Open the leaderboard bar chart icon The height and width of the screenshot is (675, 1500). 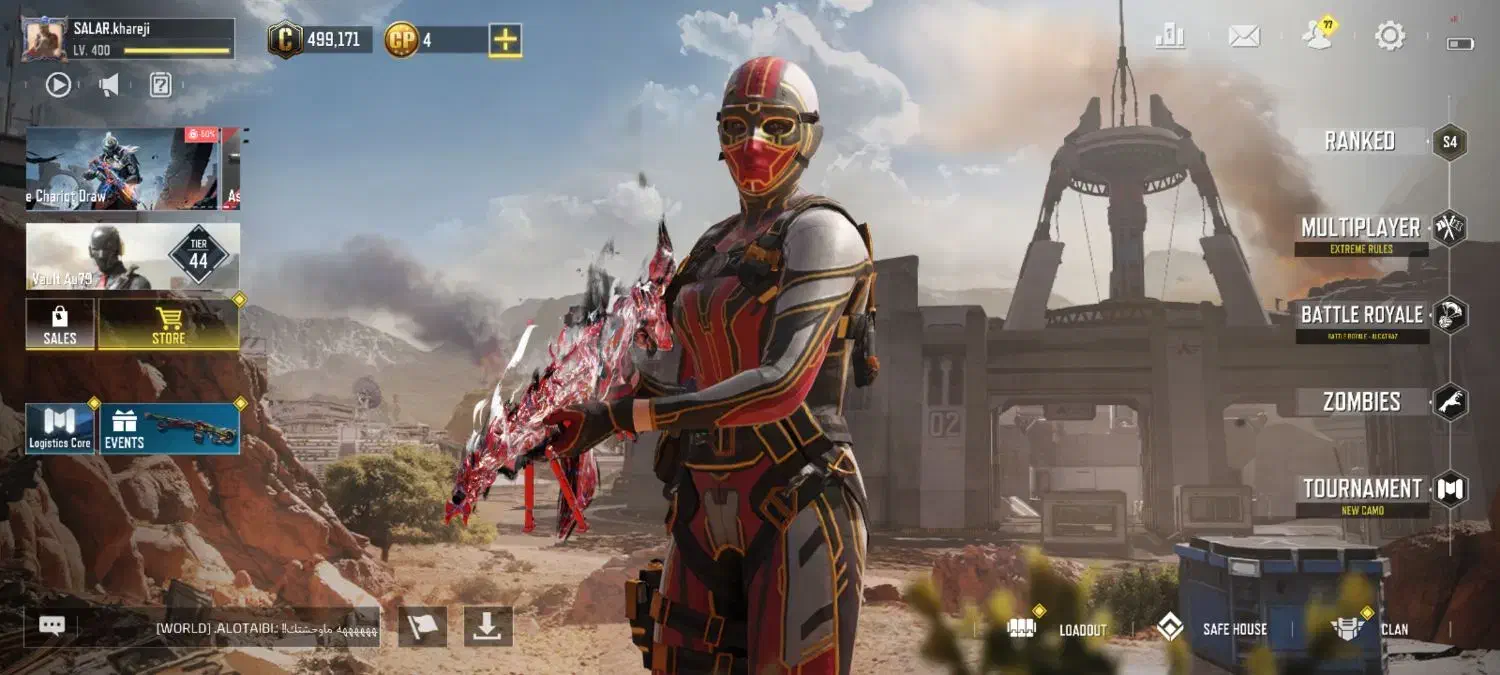pyautogui.click(x=1169, y=37)
